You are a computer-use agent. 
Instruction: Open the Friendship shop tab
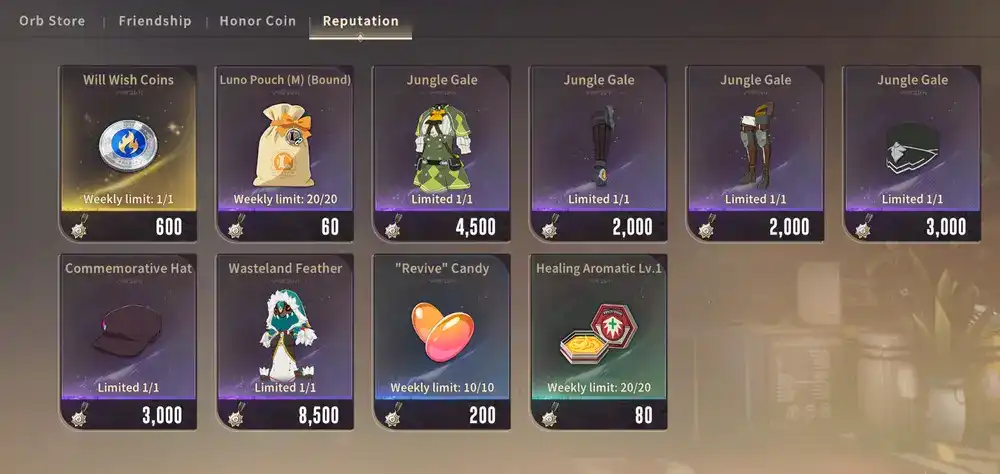click(155, 21)
